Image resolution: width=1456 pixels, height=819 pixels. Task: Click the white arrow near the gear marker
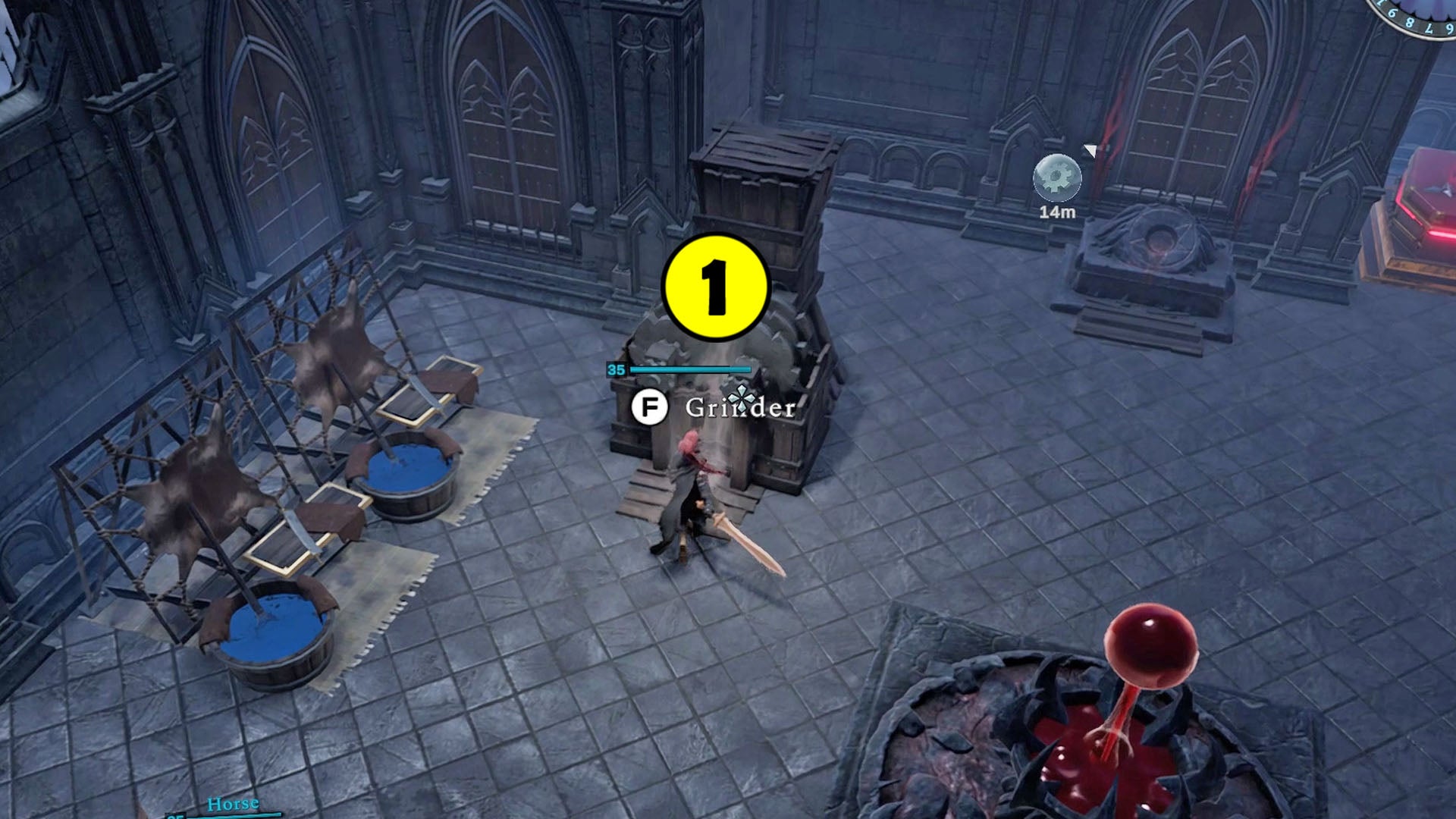1090,151
